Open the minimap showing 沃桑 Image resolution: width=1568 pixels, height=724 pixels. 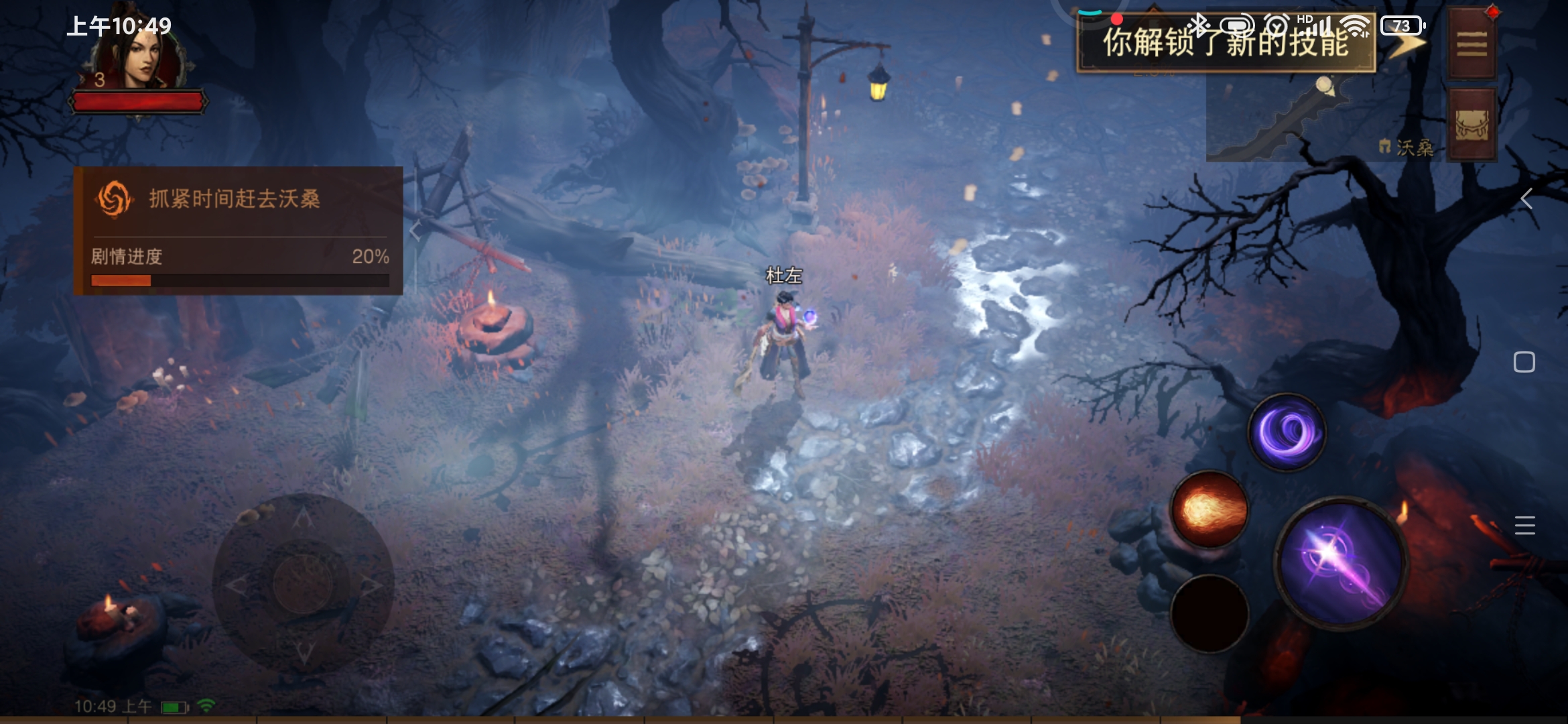(x=1323, y=119)
